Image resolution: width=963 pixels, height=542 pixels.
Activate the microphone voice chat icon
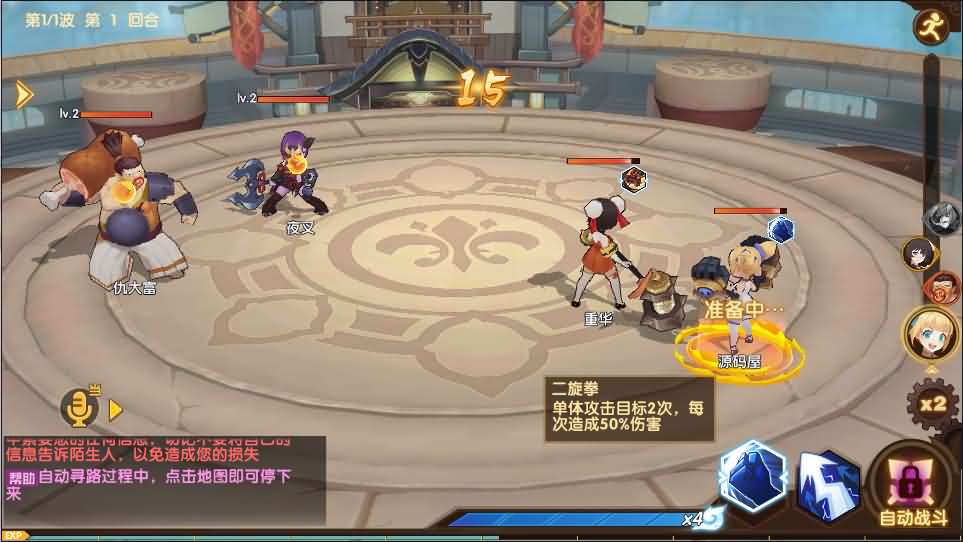click(78, 406)
